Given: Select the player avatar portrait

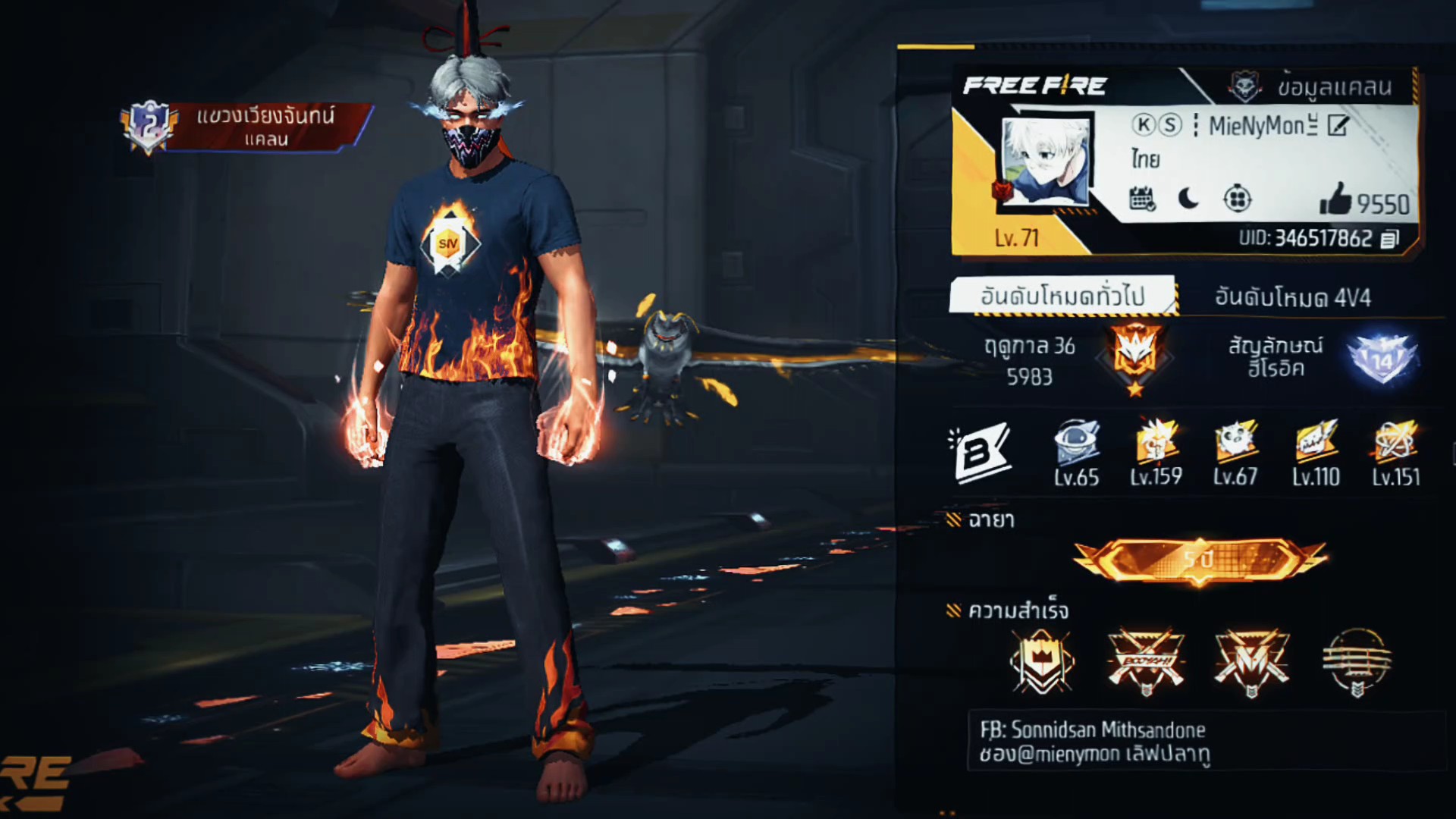Looking at the screenshot, I should click(x=1046, y=162).
